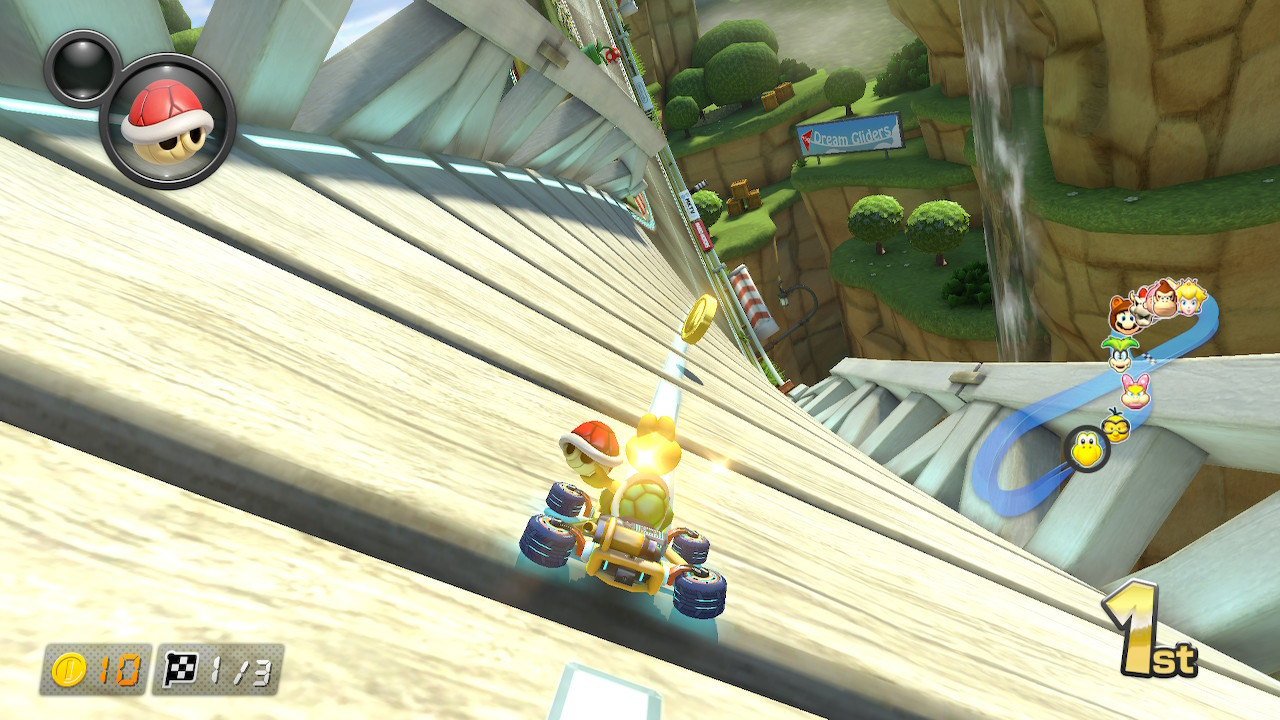Select Tanooki Mario's icon on the minimap

[1124, 316]
